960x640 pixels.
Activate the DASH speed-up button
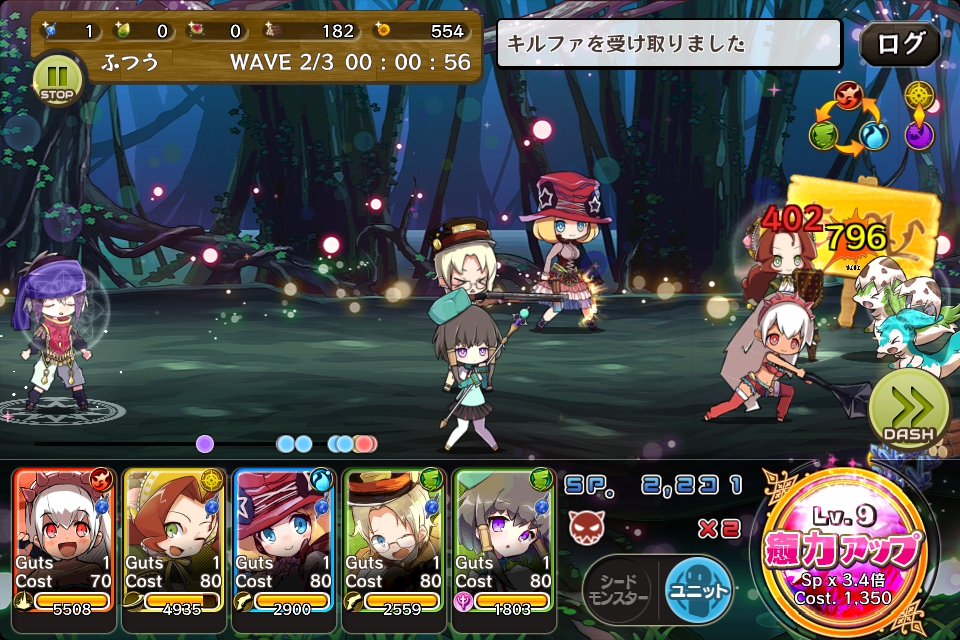tap(908, 410)
